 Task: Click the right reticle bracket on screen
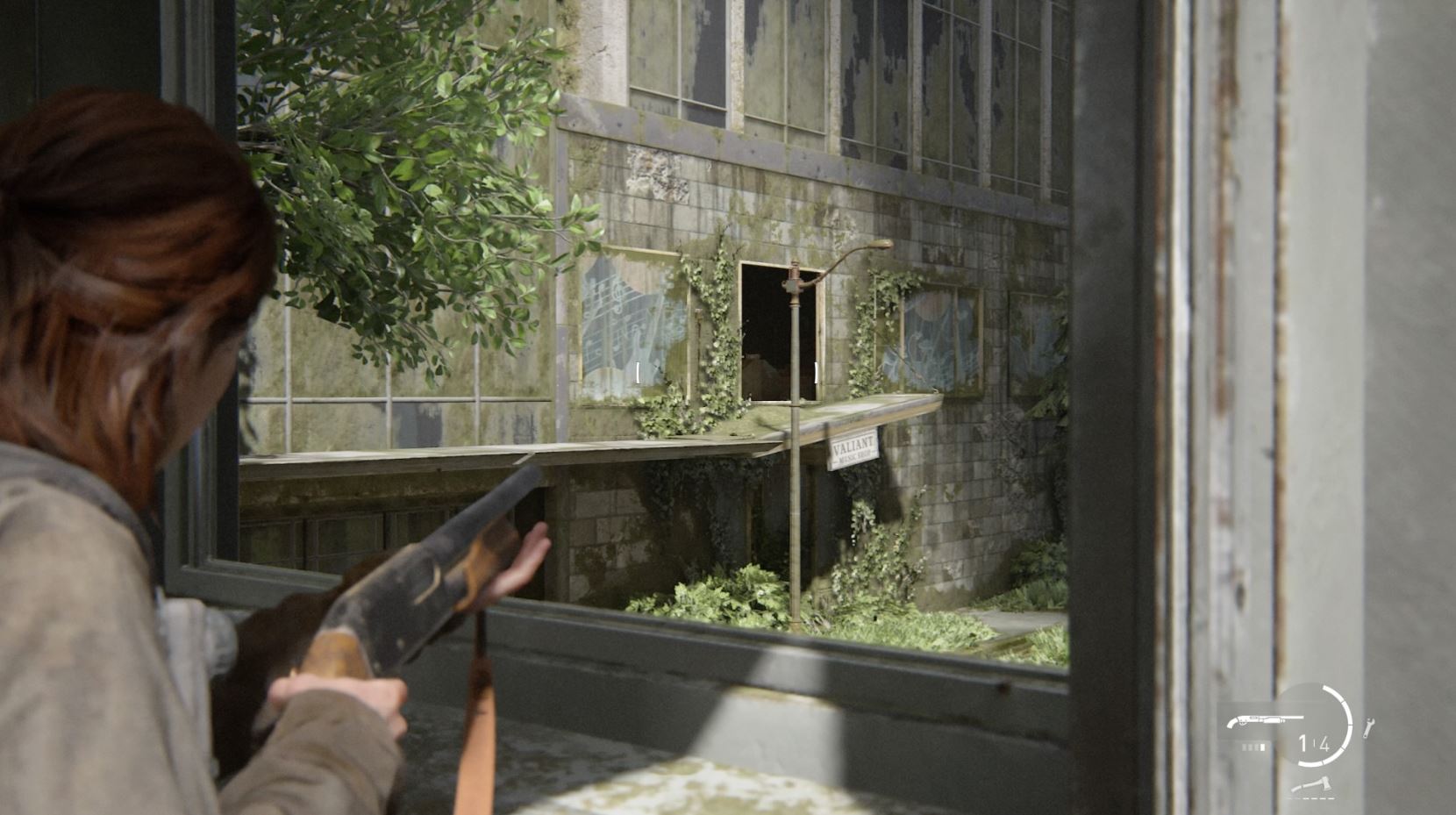(x=816, y=372)
